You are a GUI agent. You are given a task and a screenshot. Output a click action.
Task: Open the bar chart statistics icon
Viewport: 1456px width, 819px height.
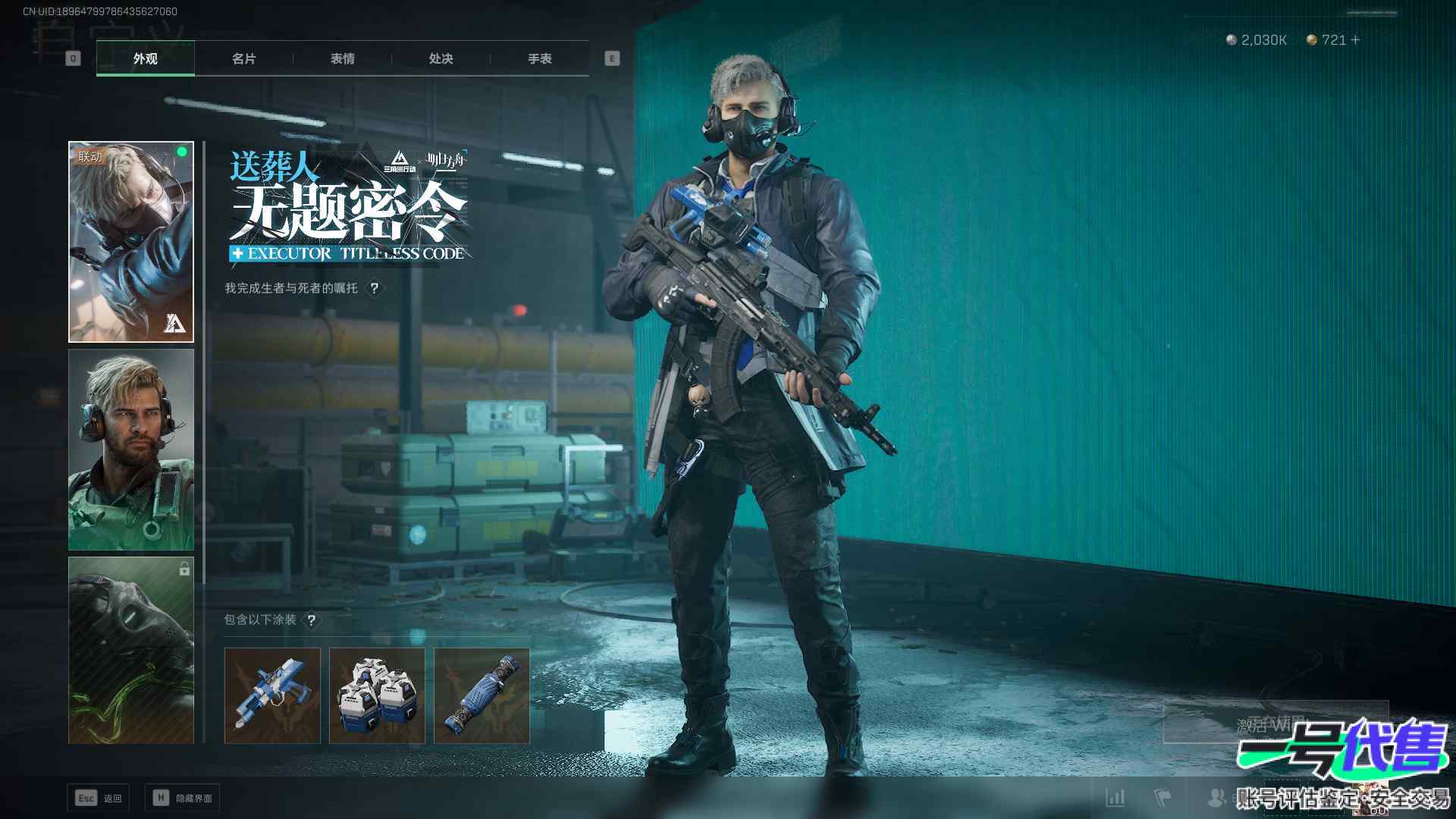tap(1115, 798)
